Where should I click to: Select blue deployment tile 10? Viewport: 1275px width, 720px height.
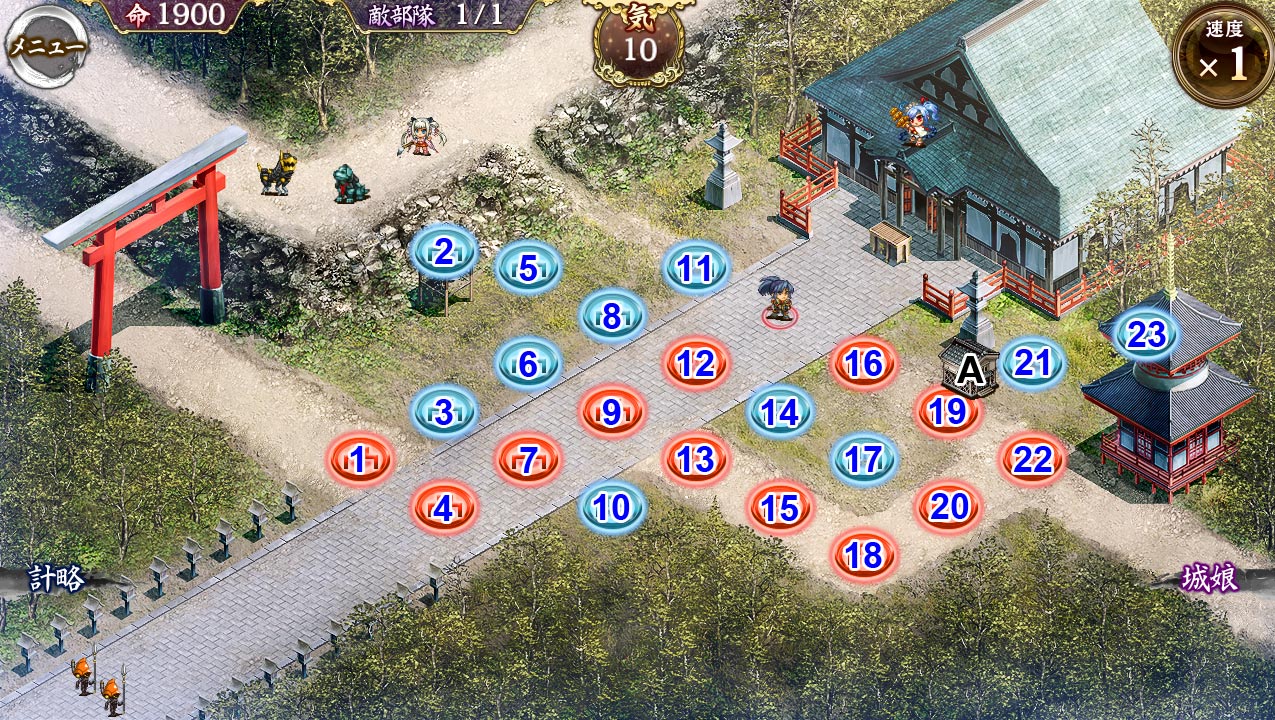(x=612, y=508)
